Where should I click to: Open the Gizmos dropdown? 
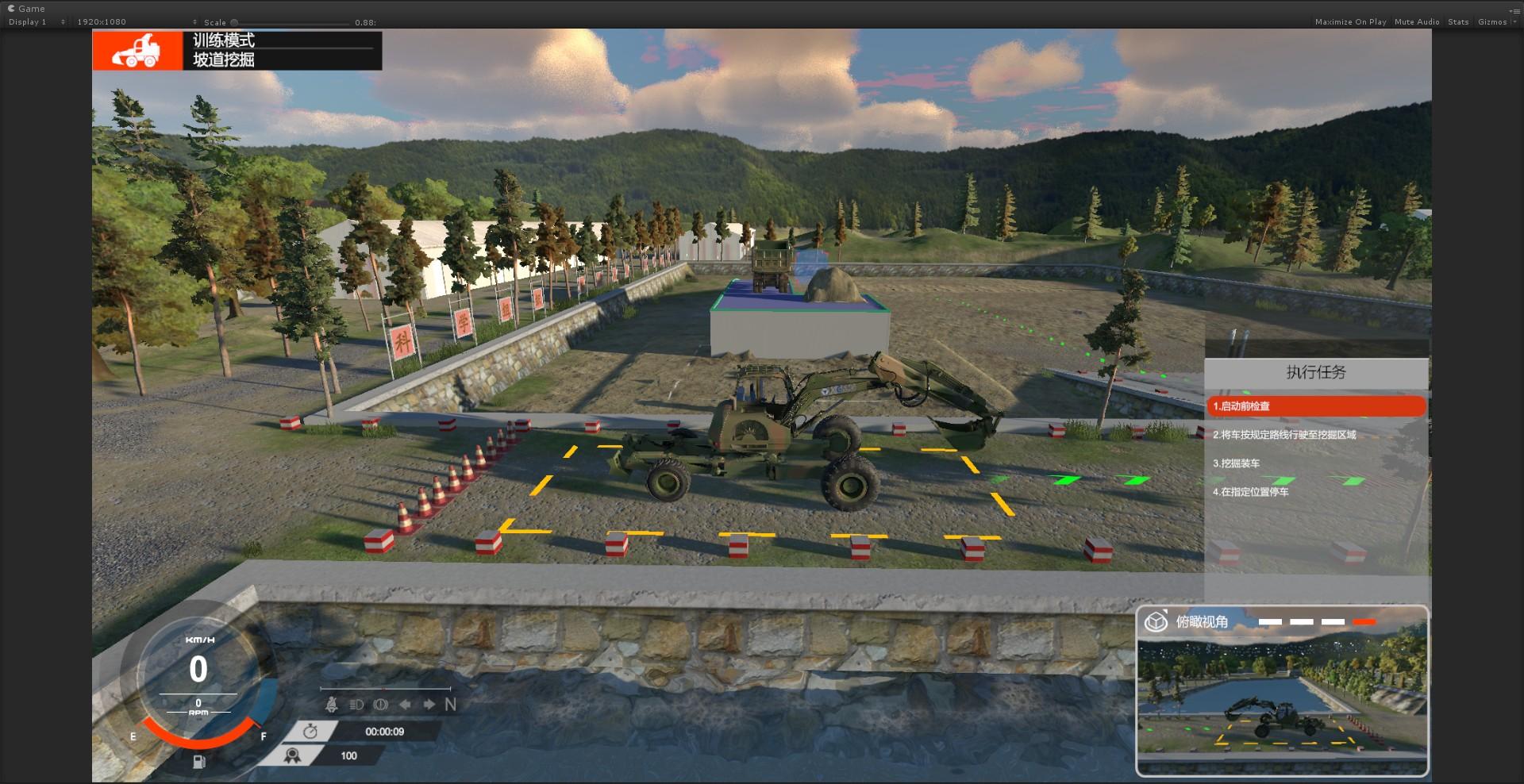click(1496, 22)
